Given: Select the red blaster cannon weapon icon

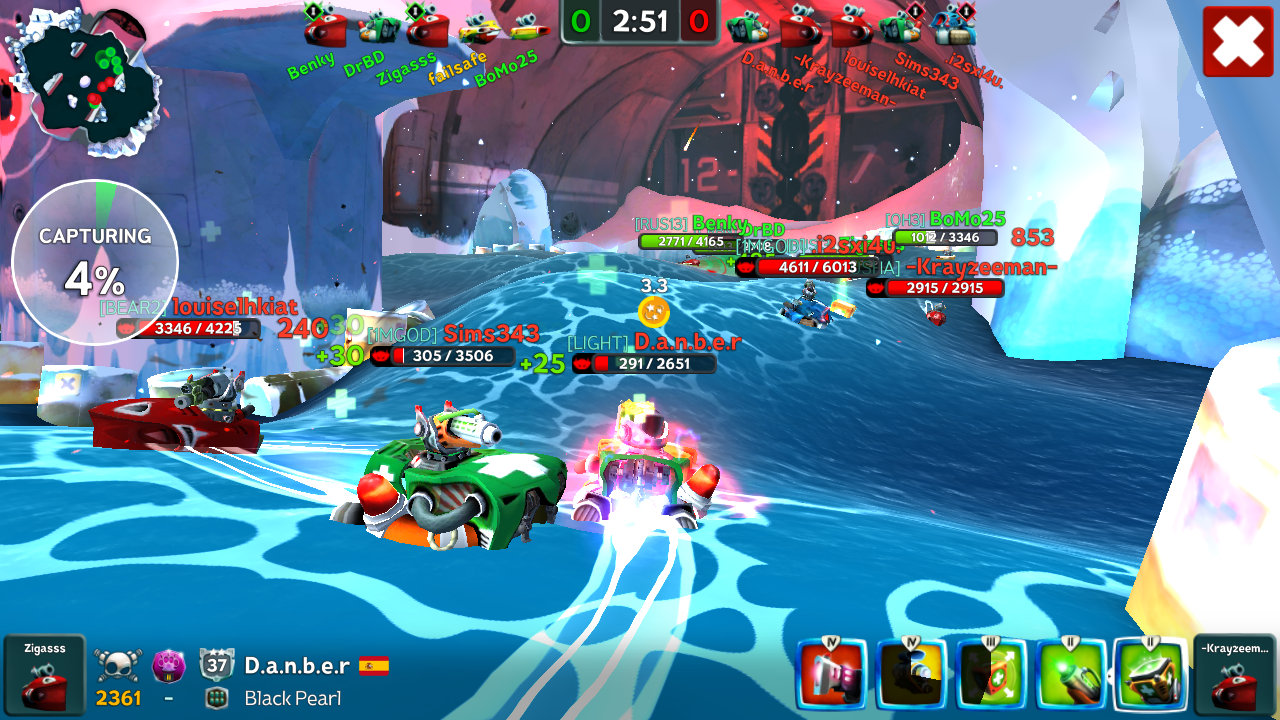Looking at the screenshot, I should tap(830, 674).
